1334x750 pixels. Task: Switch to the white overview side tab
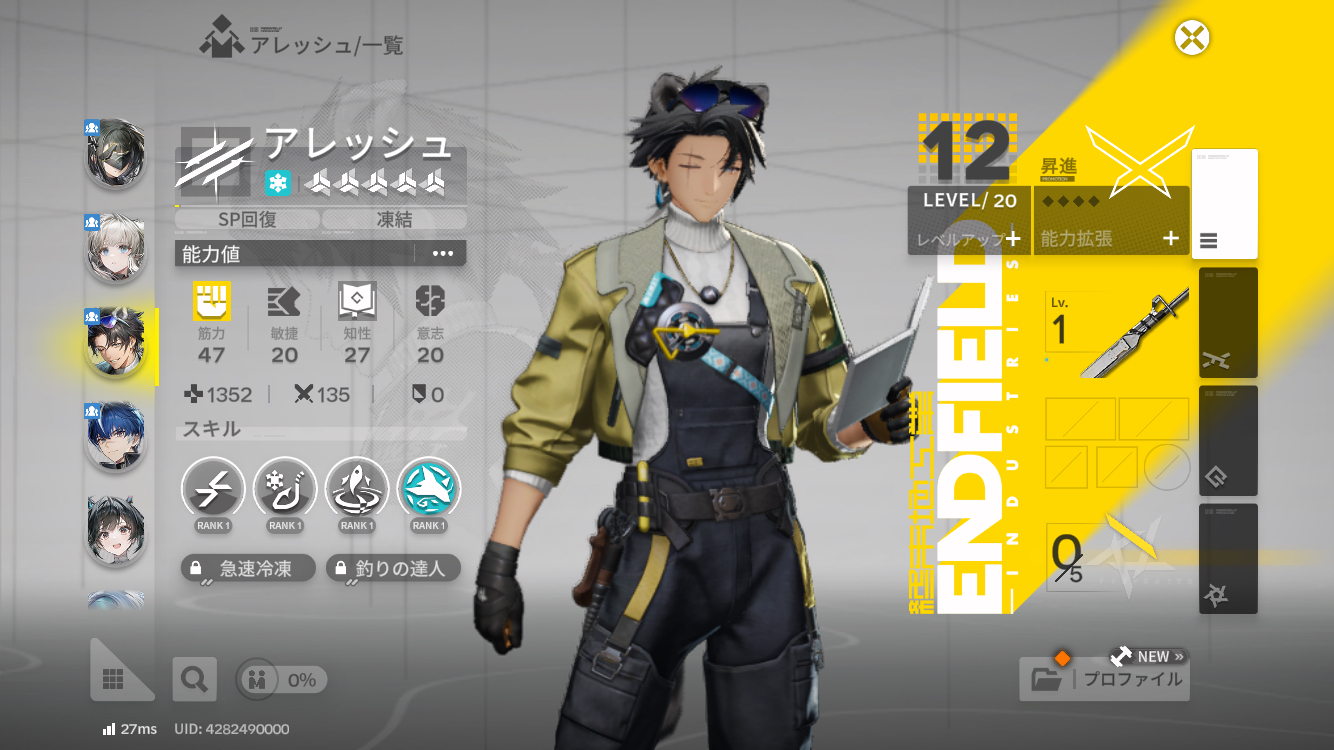(x=1224, y=204)
